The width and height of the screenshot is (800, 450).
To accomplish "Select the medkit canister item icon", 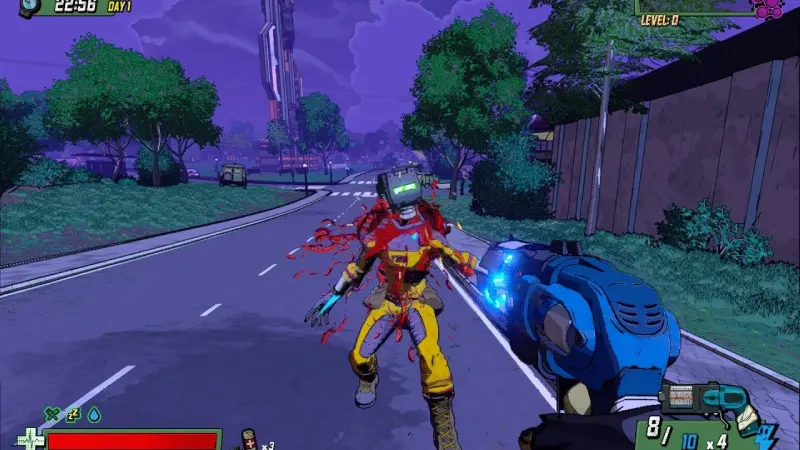I will (x=247, y=437).
